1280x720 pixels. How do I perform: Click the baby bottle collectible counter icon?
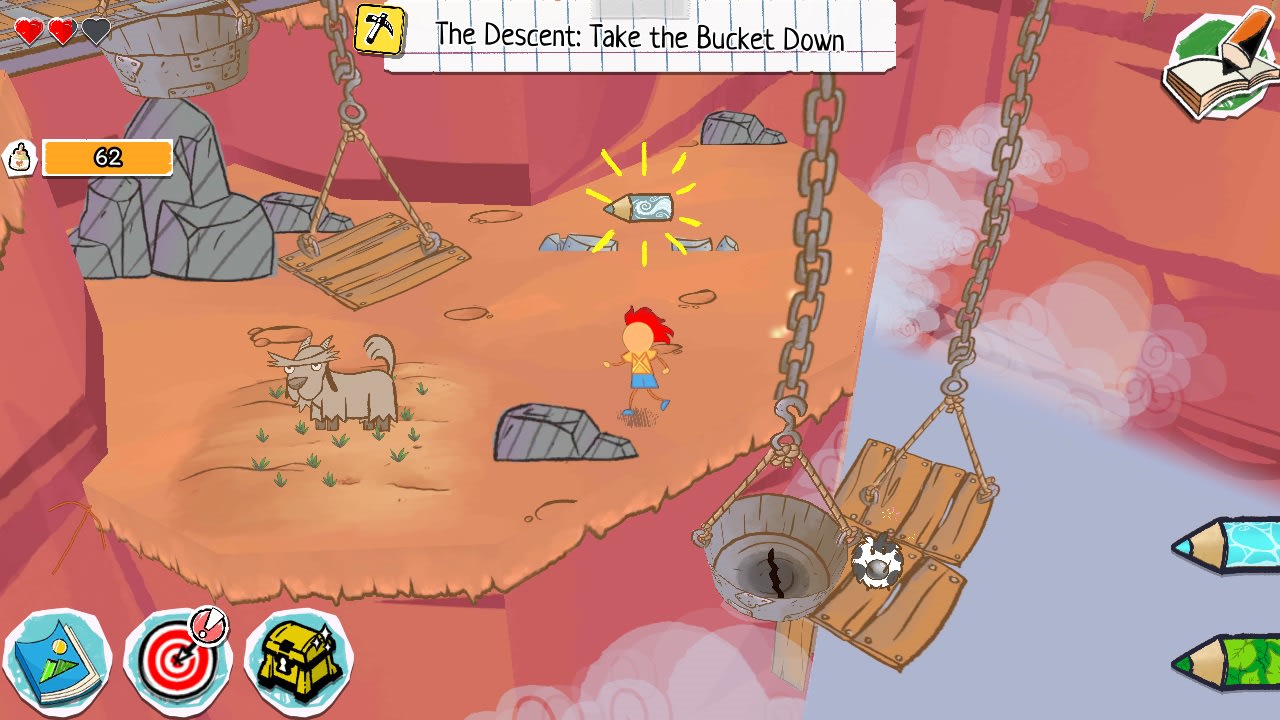pos(18,157)
